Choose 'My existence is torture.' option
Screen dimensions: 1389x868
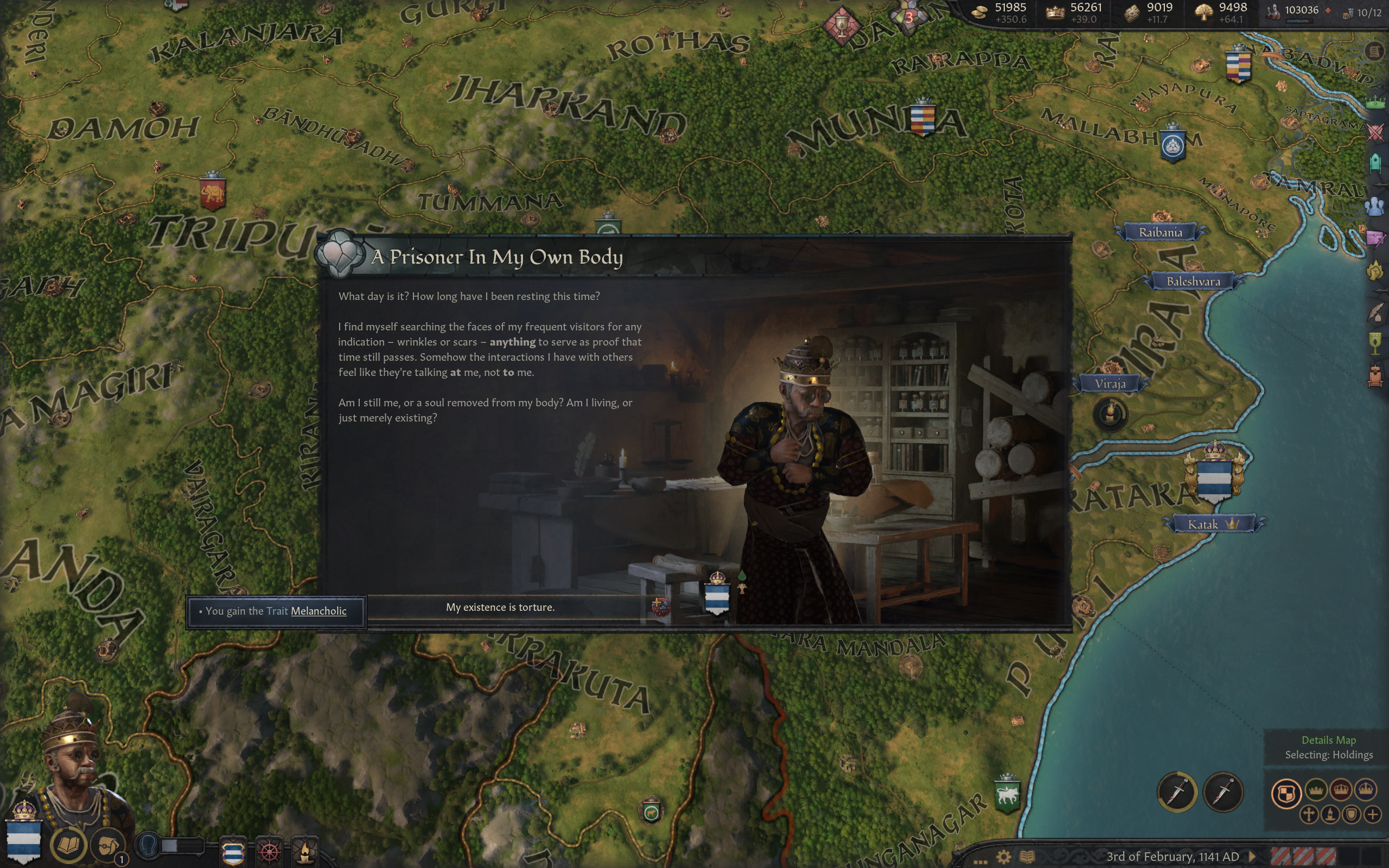[500, 608]
